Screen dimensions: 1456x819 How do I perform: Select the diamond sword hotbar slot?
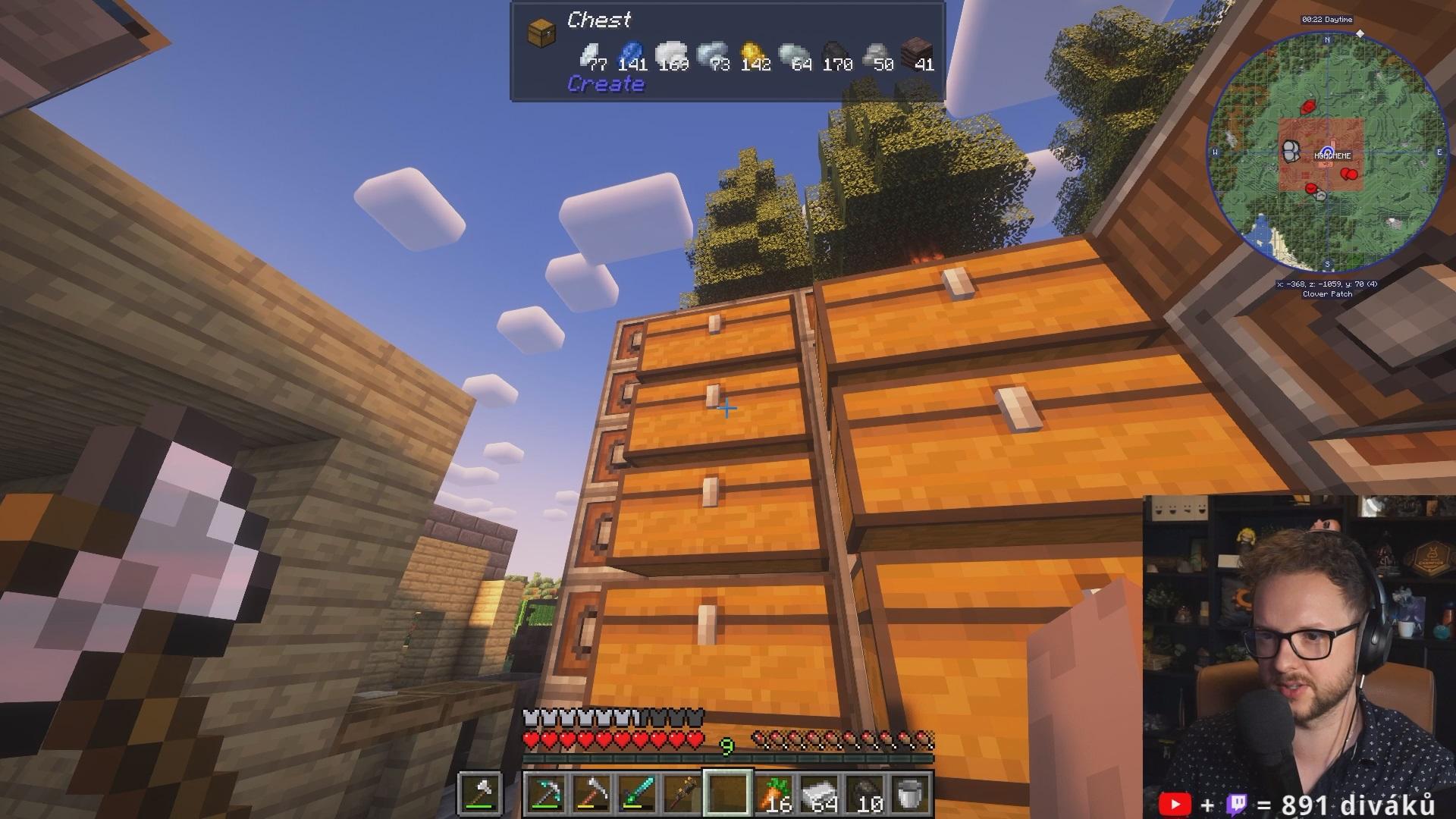(x=637, y=794)
